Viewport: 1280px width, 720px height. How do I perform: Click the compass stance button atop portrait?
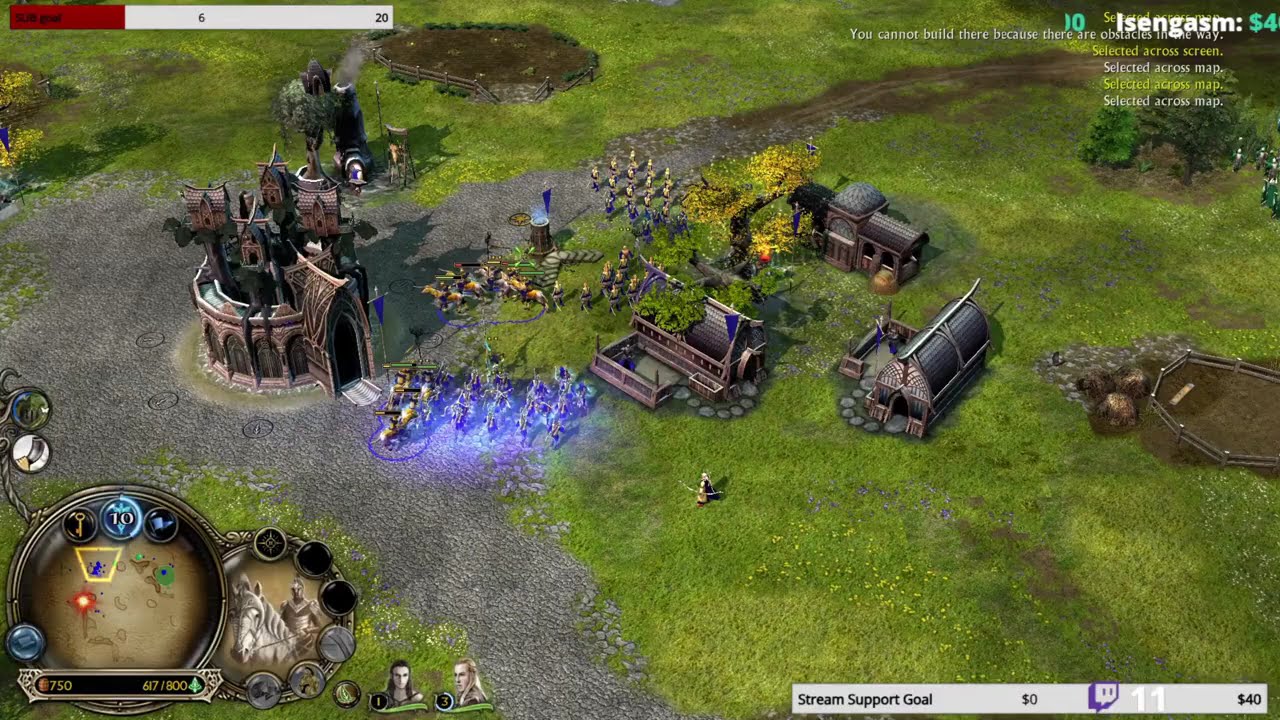pyautogui.click(x=270, y=544)
